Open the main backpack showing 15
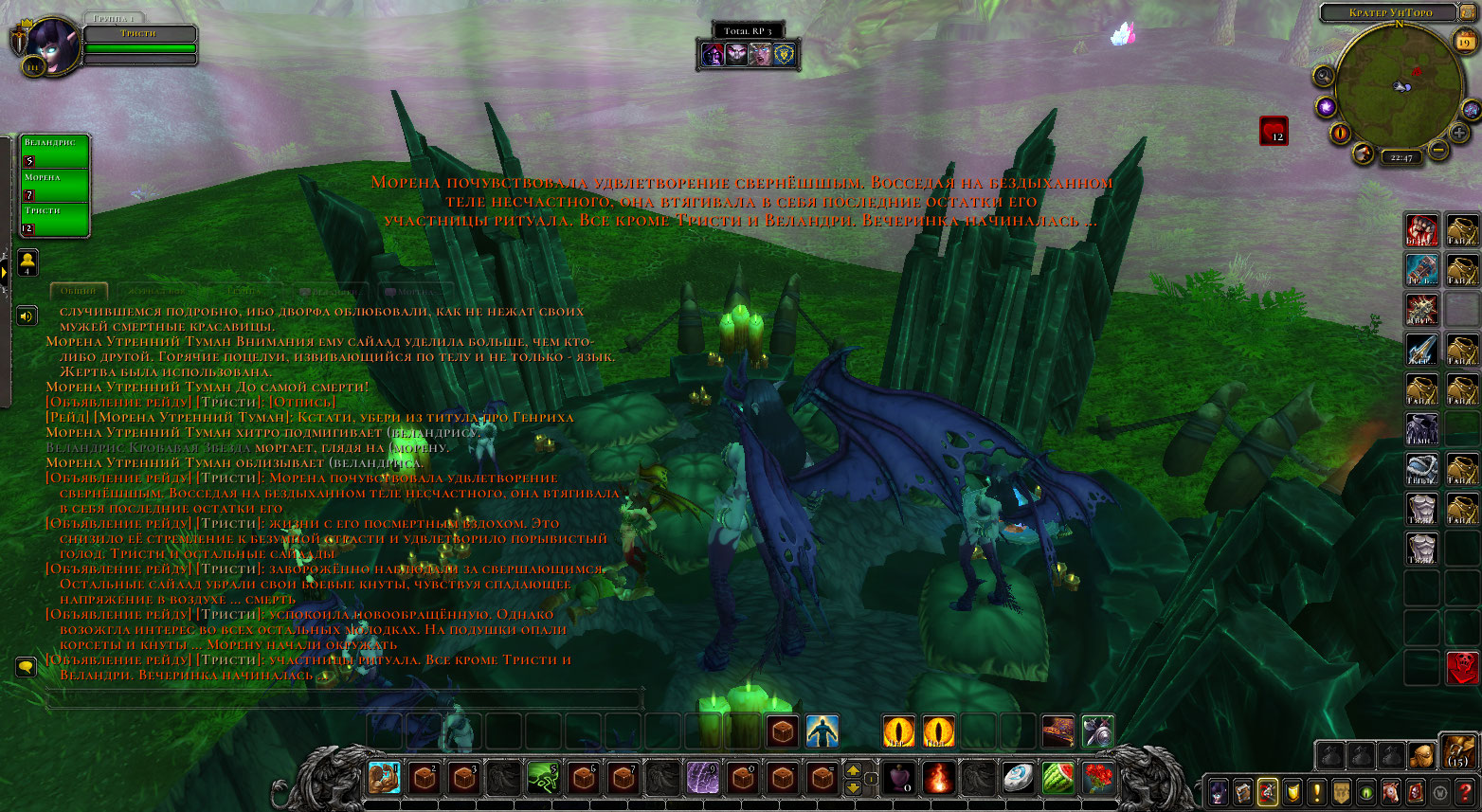Screen dimensions: 1482x812 (x=1456, y=752)
